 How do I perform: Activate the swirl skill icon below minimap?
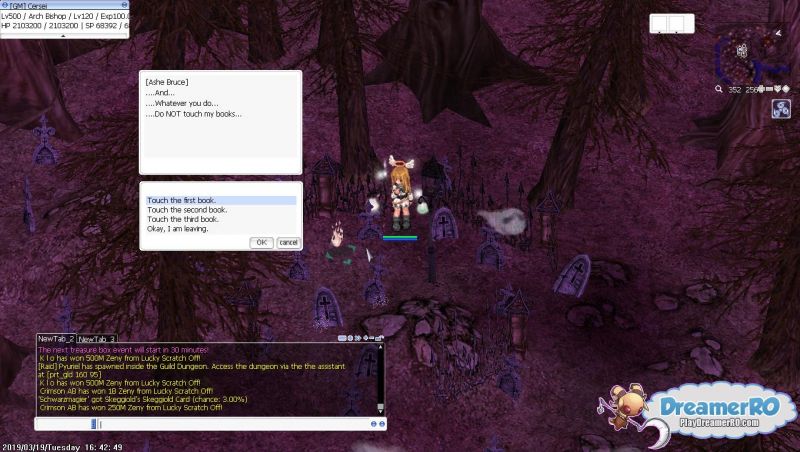pos(781,110)
